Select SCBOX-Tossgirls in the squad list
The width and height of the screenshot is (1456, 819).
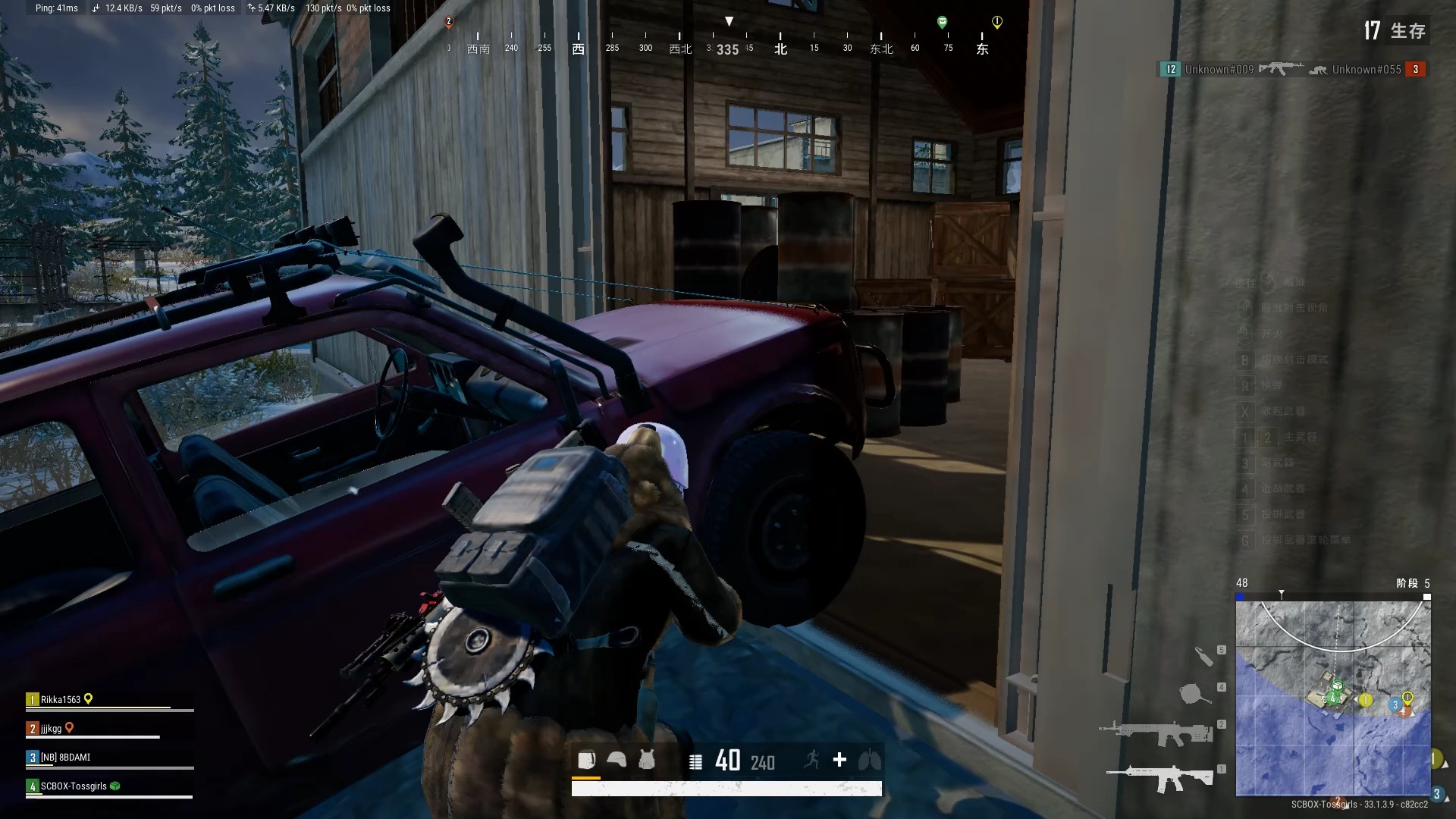[74, 786]
